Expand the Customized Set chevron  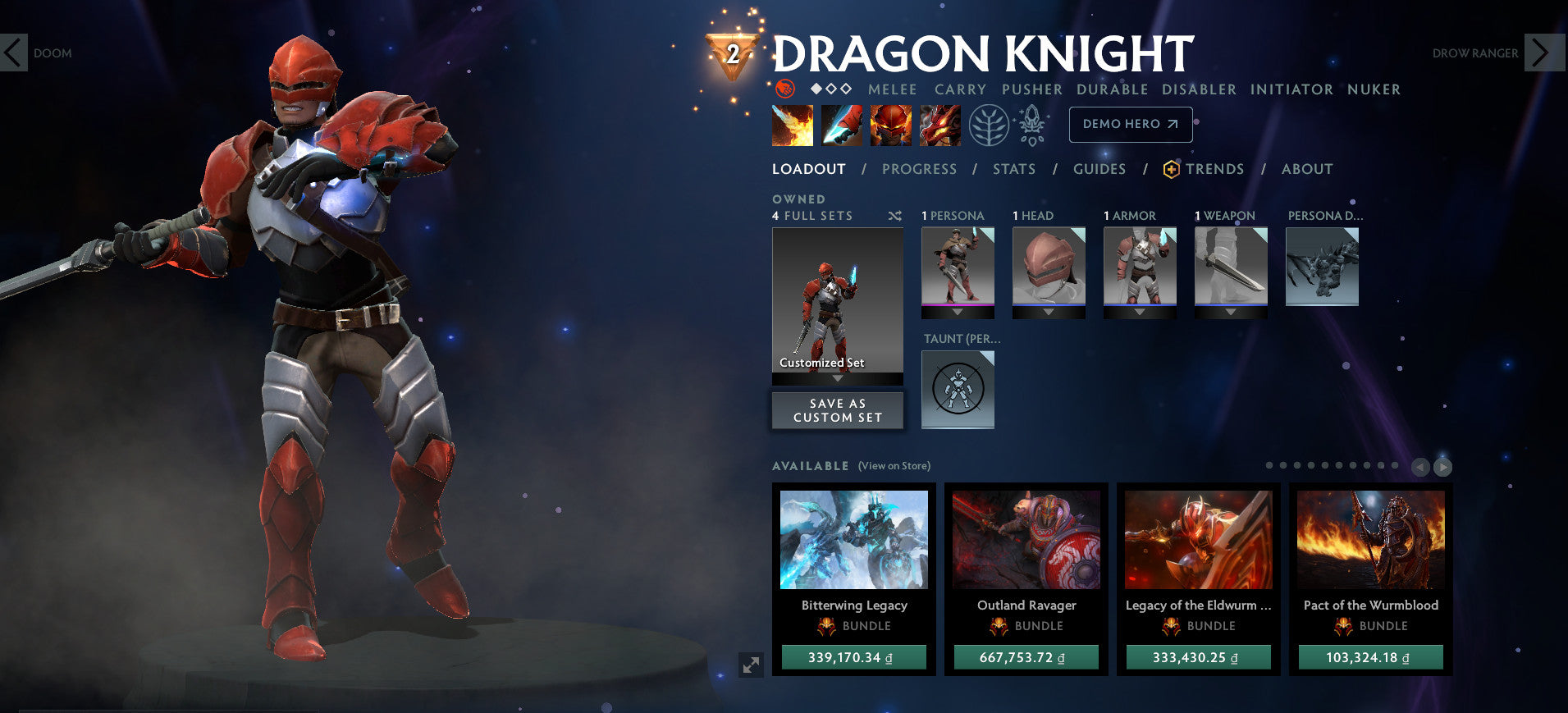(x=837, y=380)
